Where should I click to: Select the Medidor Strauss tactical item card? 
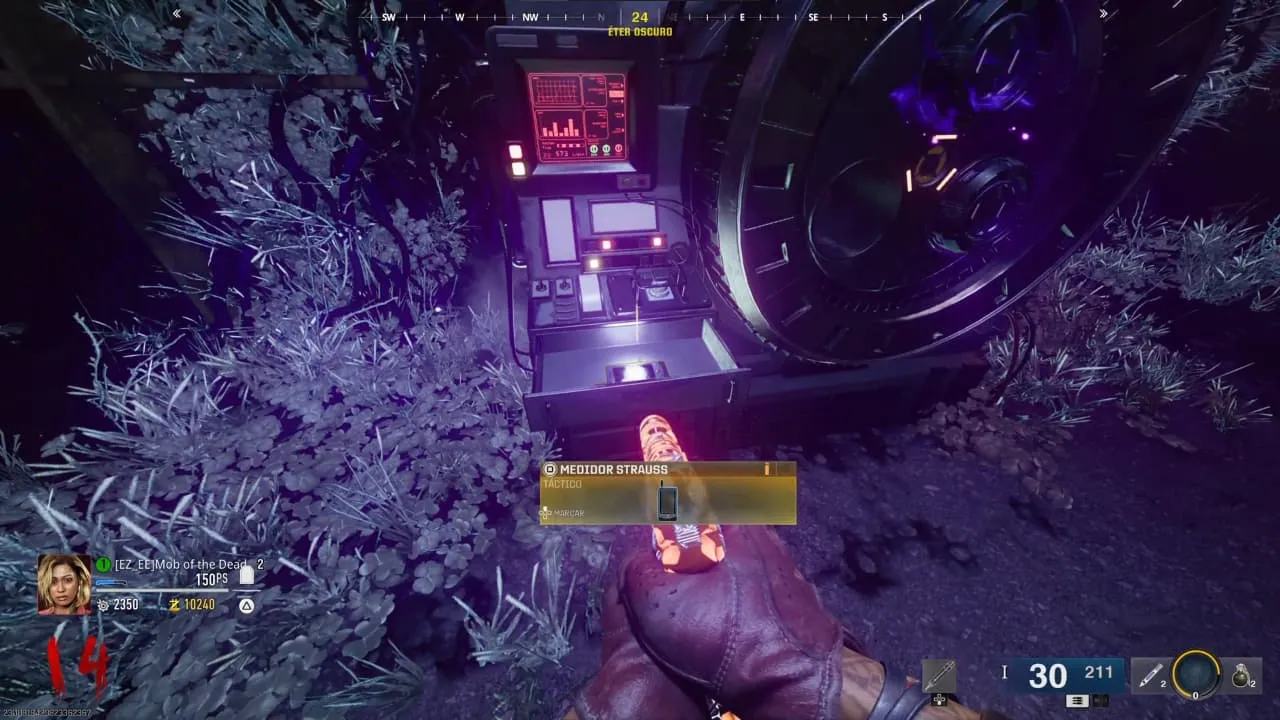667,493
